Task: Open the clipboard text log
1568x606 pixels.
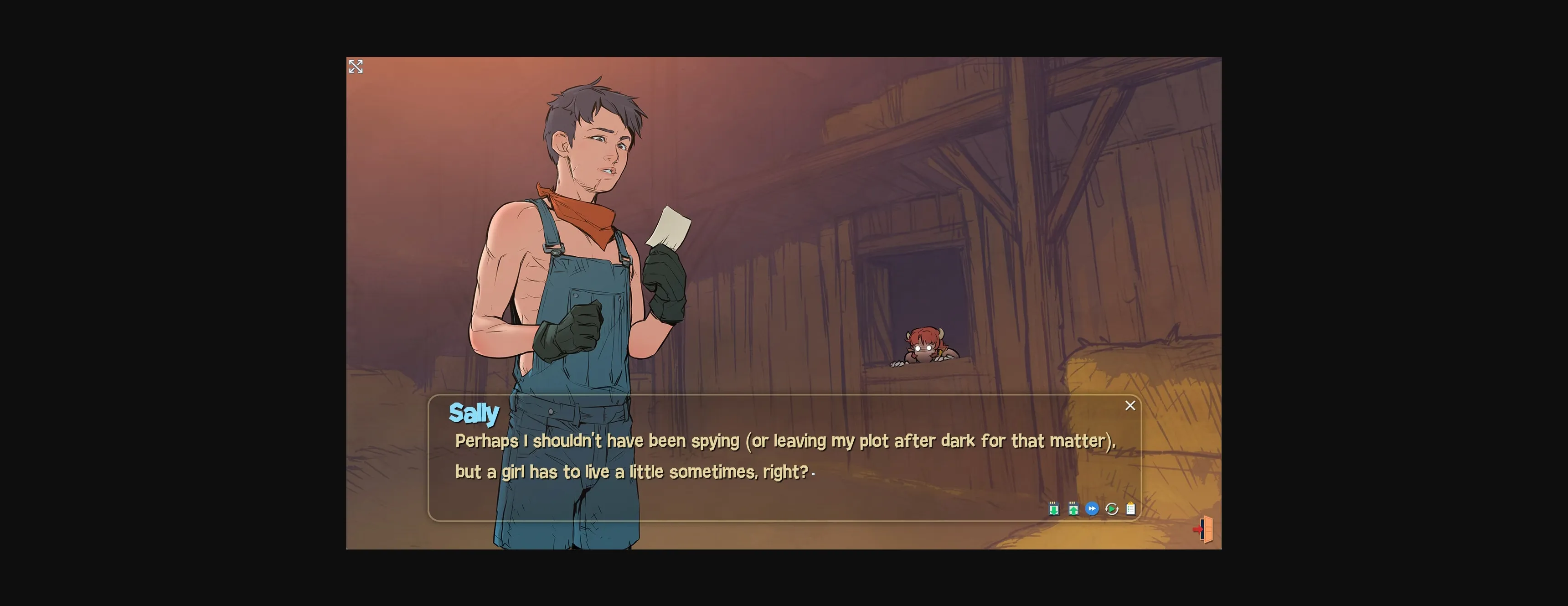Action: pyautogui.click(x=1130, y=508)
